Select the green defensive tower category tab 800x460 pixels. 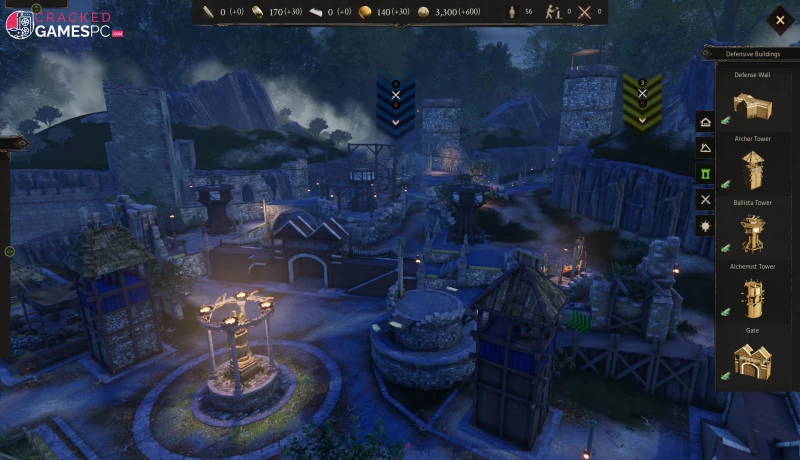(706, 174)
